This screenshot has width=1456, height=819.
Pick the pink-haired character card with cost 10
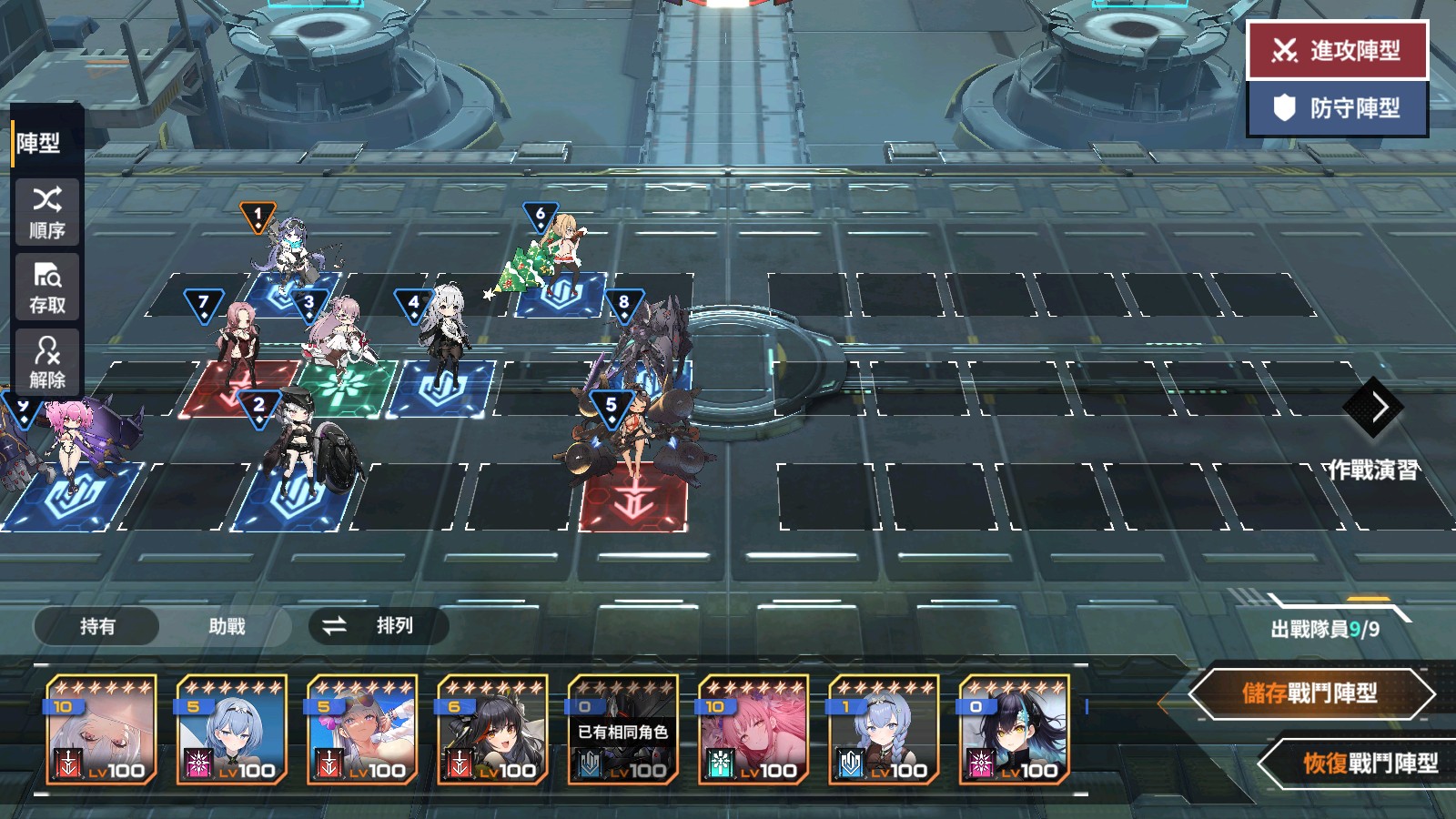pos(753,729)
